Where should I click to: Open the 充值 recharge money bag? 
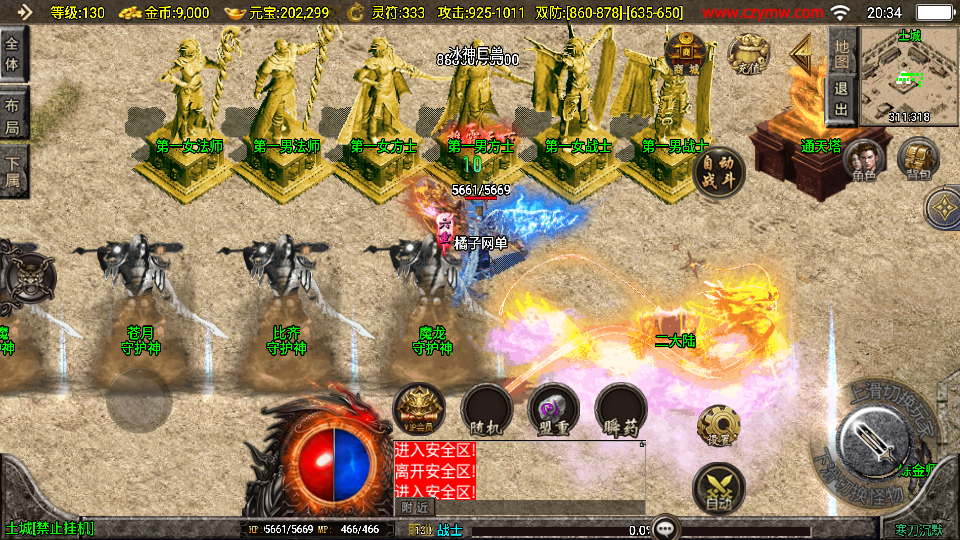749,53
